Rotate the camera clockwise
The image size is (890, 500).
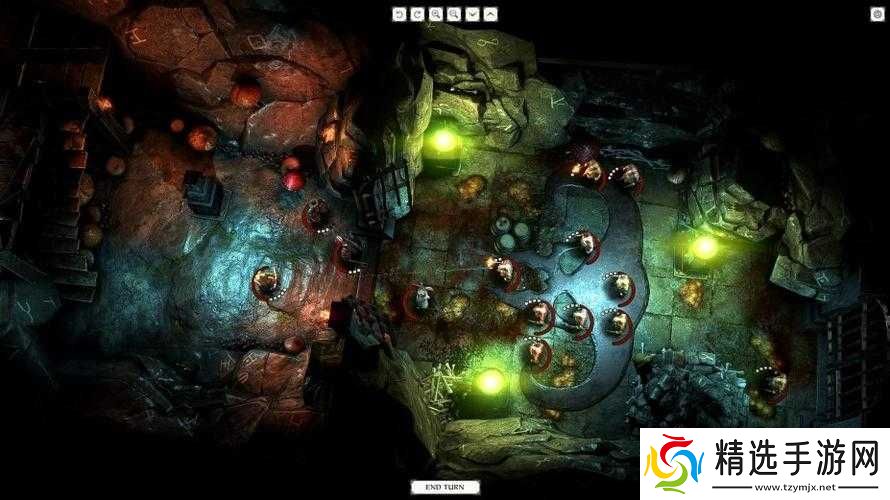pos(418,14)
